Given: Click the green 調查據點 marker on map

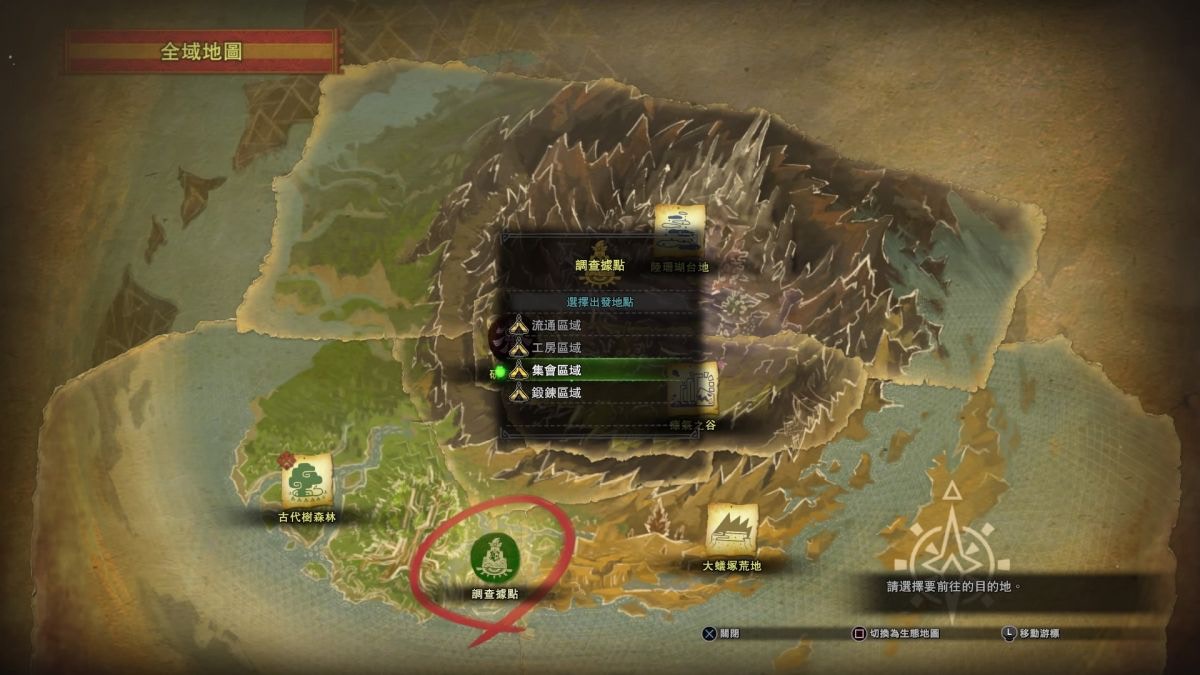Looking at the screenshot, I should tap(494, 558).
